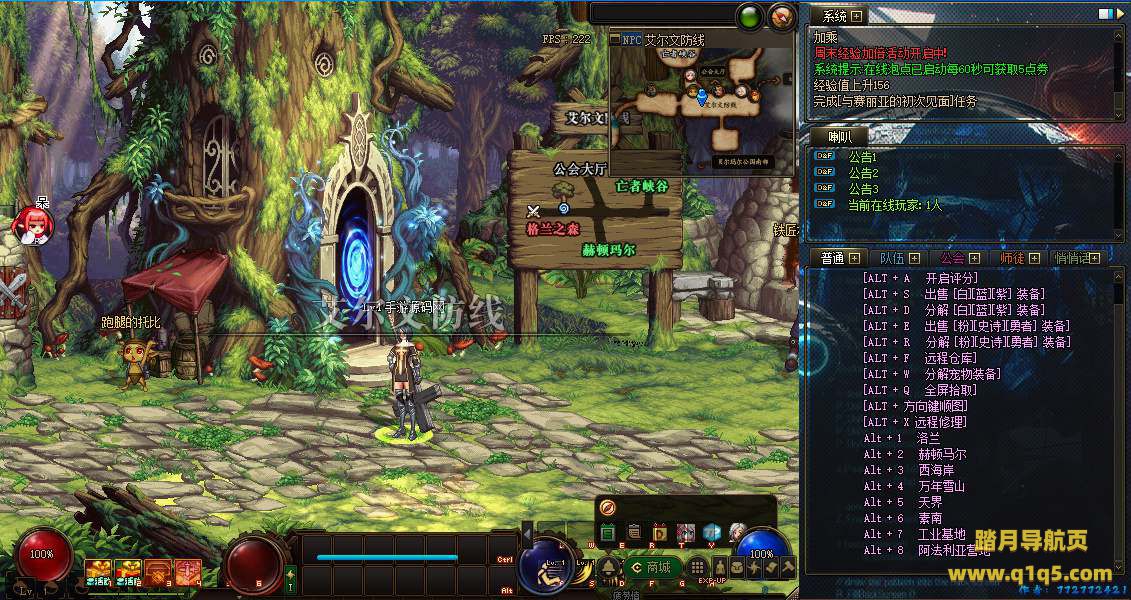This screenshot has width=1131, height=600.
Task: Open the 悄悄话 whisper tab
Action: 1072,258
